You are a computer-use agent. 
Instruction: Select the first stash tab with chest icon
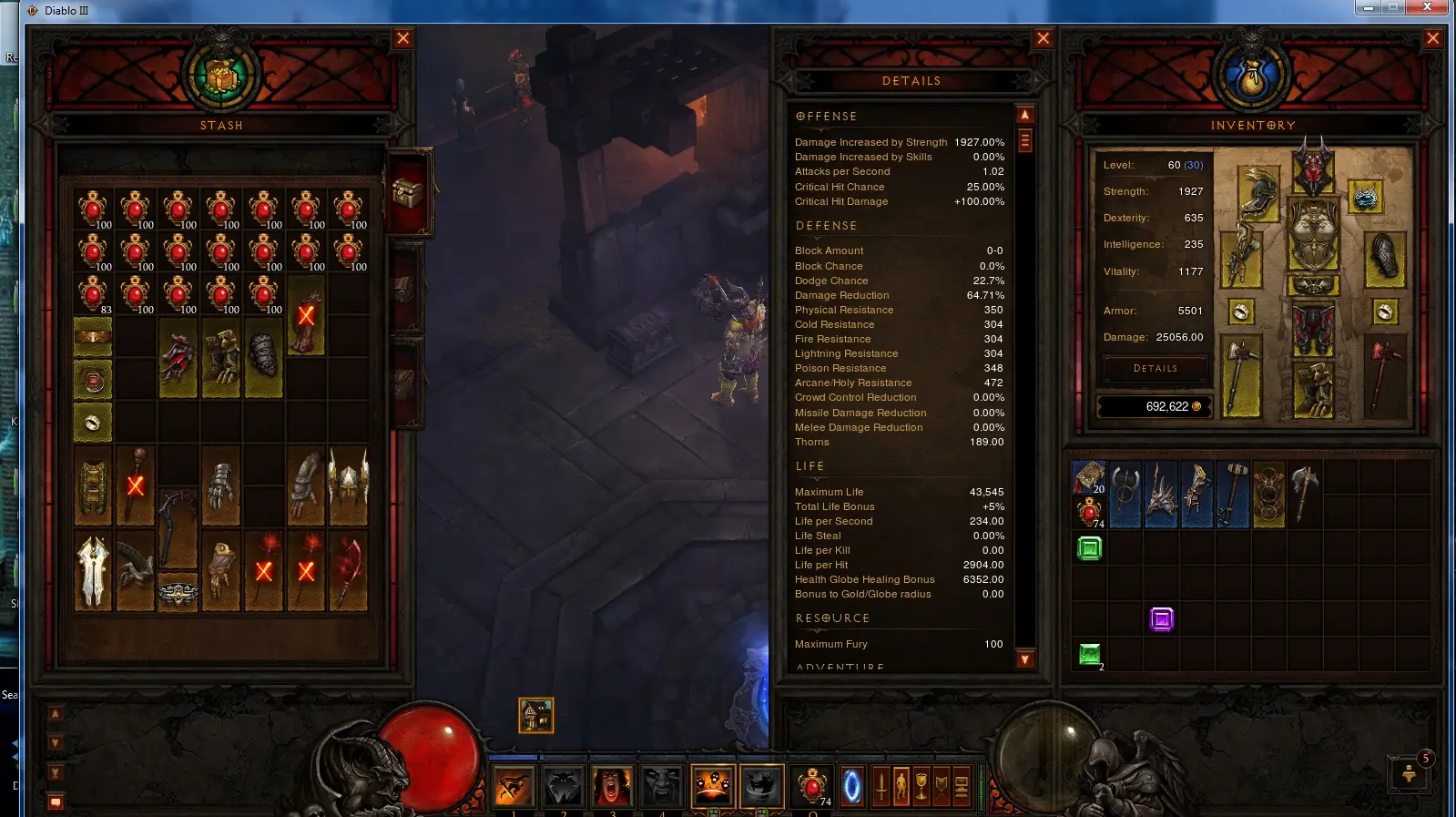click(x=407, y=193)
